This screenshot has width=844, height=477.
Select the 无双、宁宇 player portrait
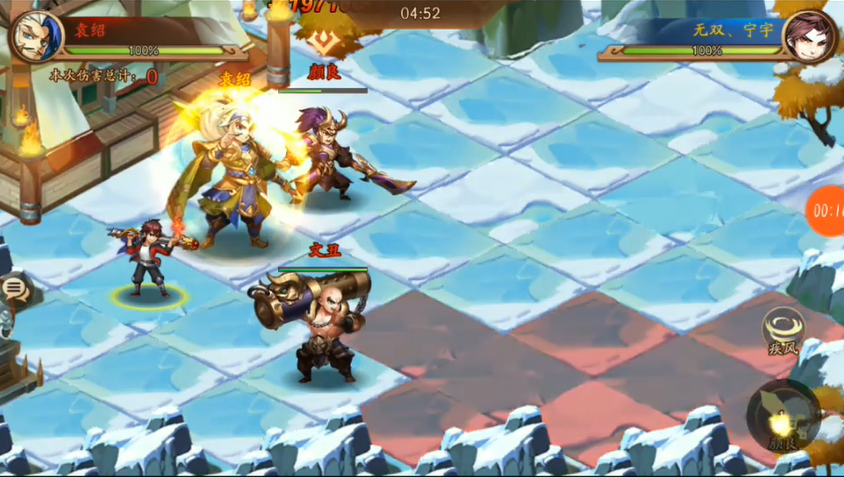(x=809, y=36)
